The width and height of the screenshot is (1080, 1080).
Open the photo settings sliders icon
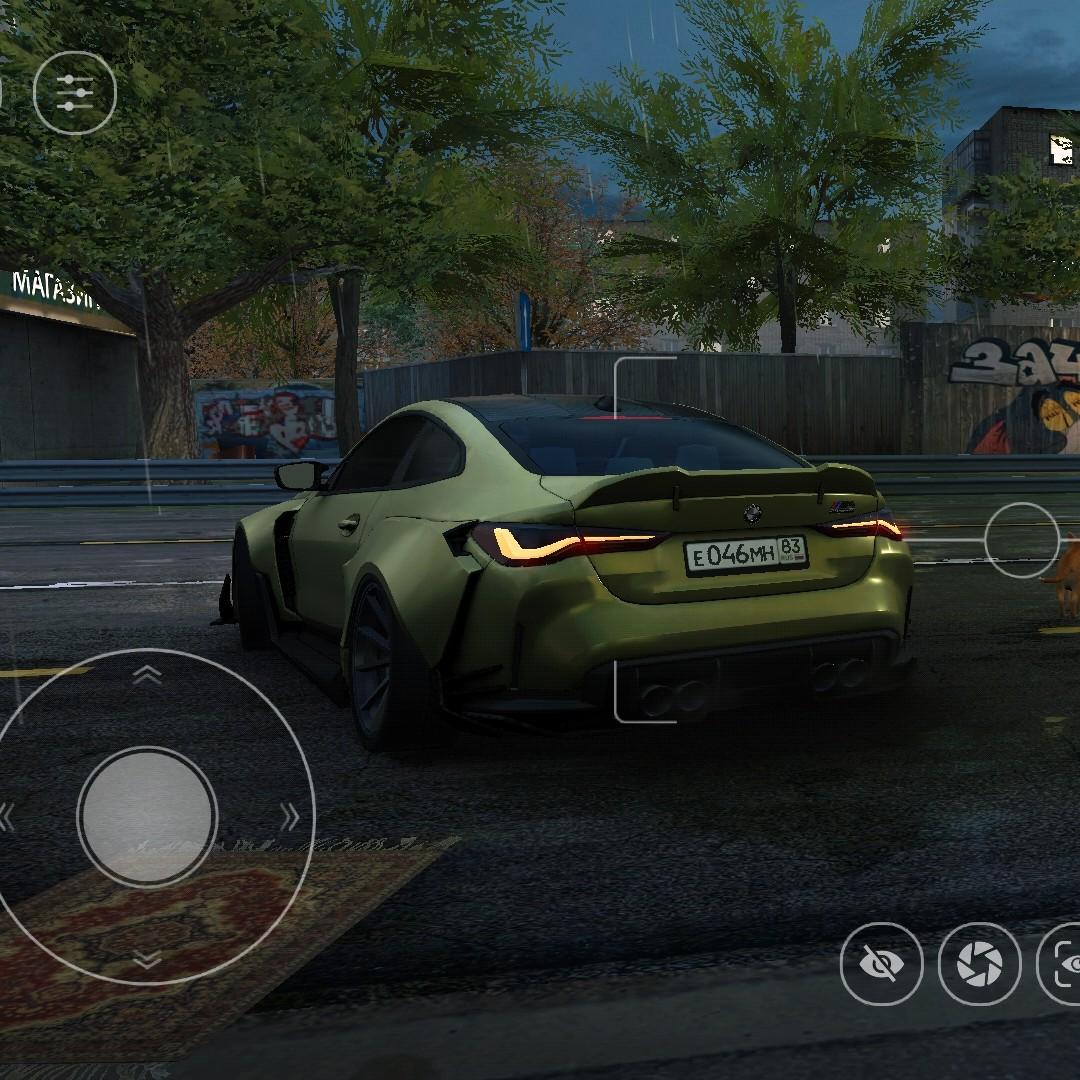coord(75,93)
